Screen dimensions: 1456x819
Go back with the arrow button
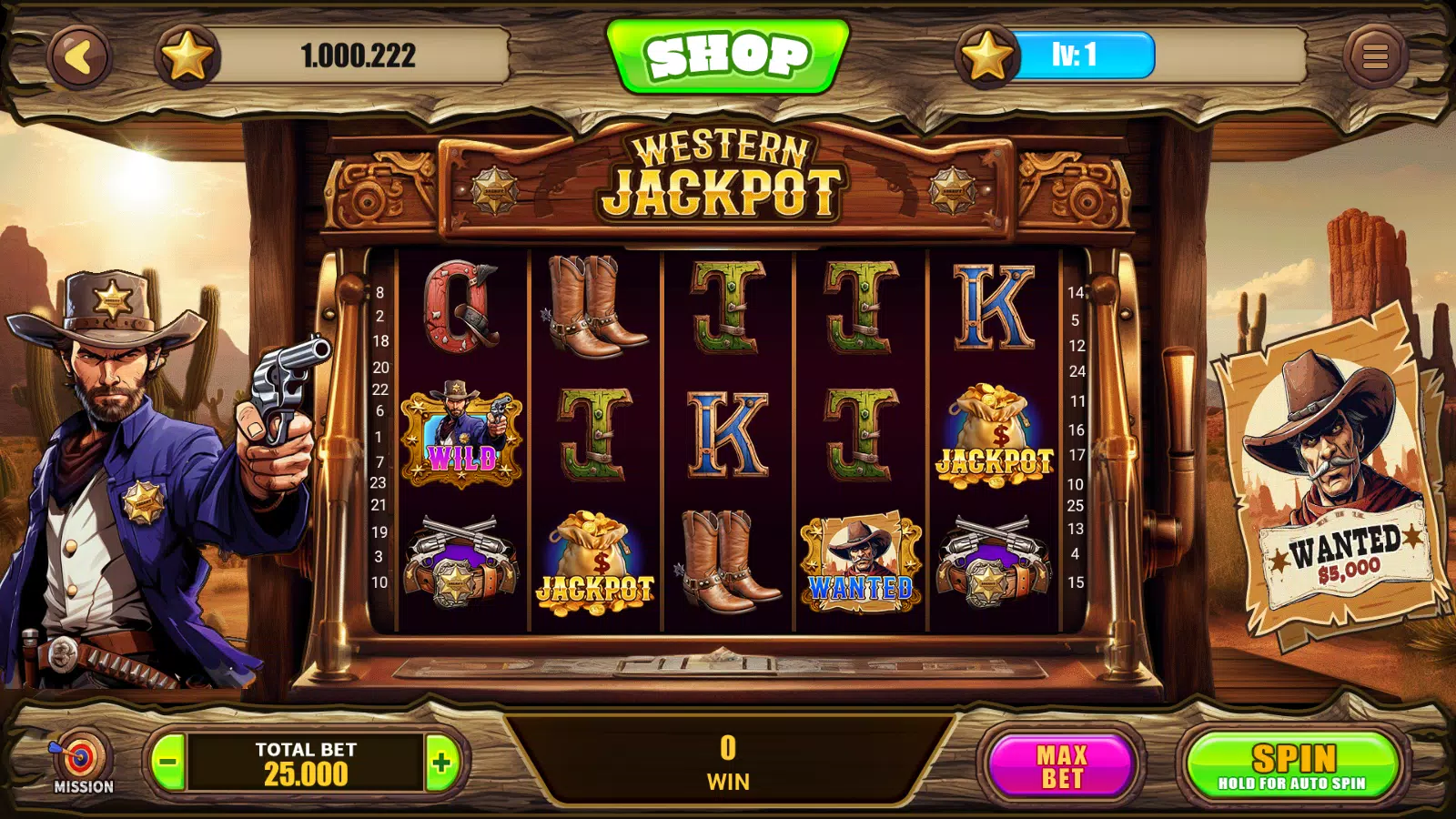(79, 57)
